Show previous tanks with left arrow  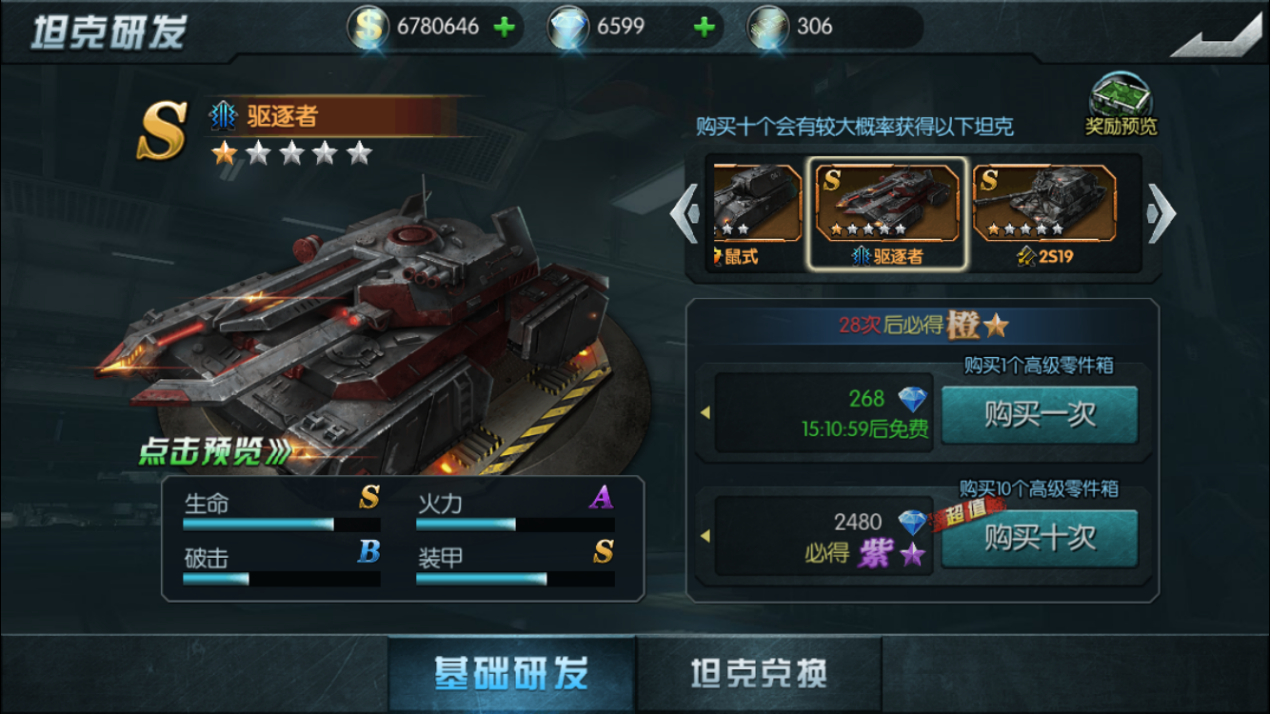coord(685,213)
